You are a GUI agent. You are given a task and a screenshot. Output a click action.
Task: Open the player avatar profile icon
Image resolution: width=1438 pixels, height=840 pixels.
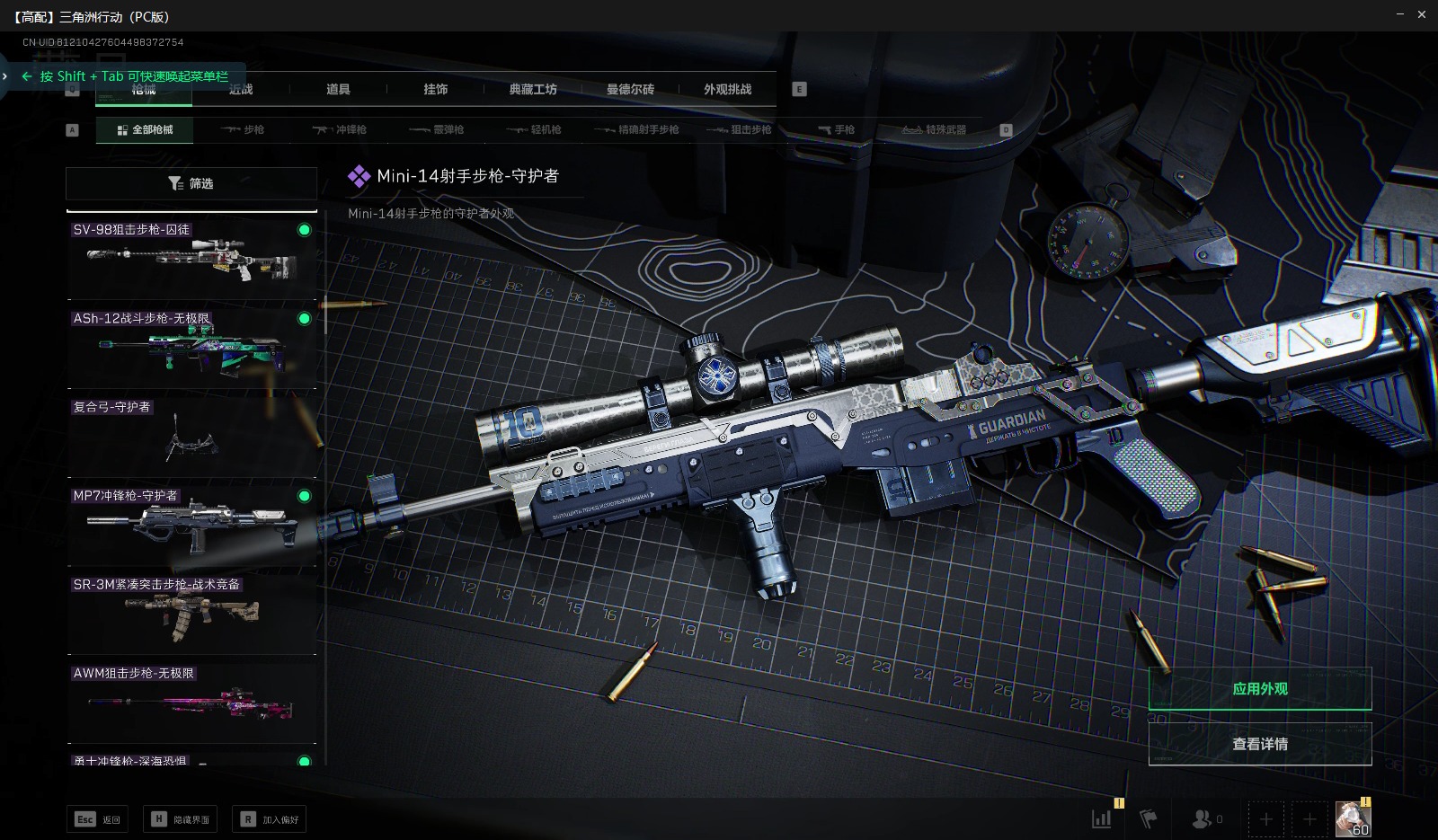[x=1353, y=818]
